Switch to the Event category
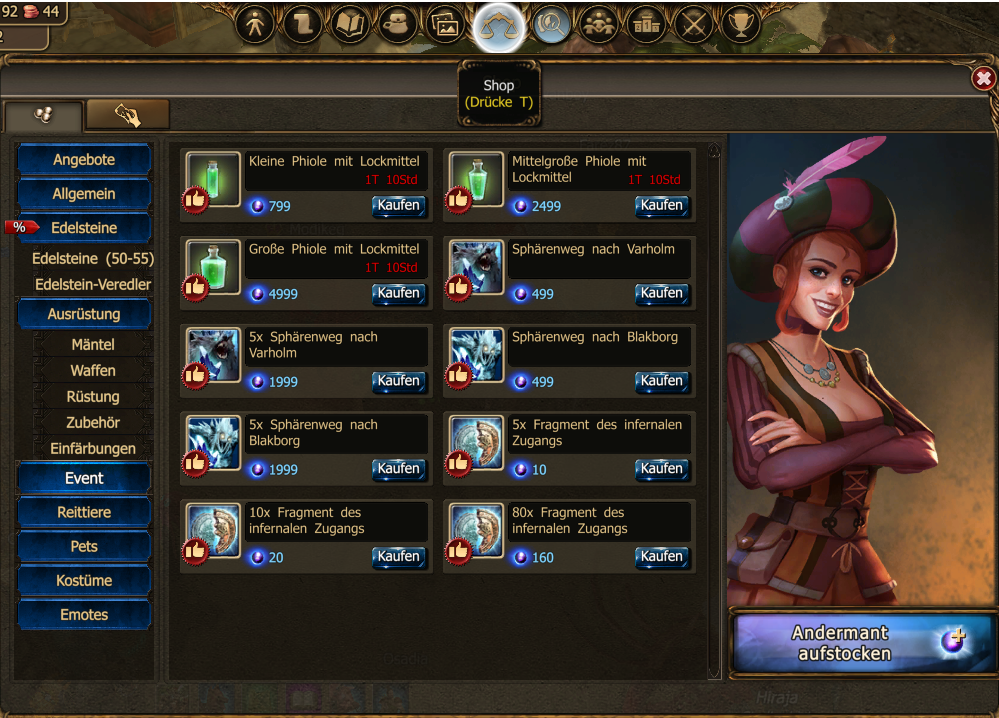Viewport: 999px width, 718px height. (84, 478)
